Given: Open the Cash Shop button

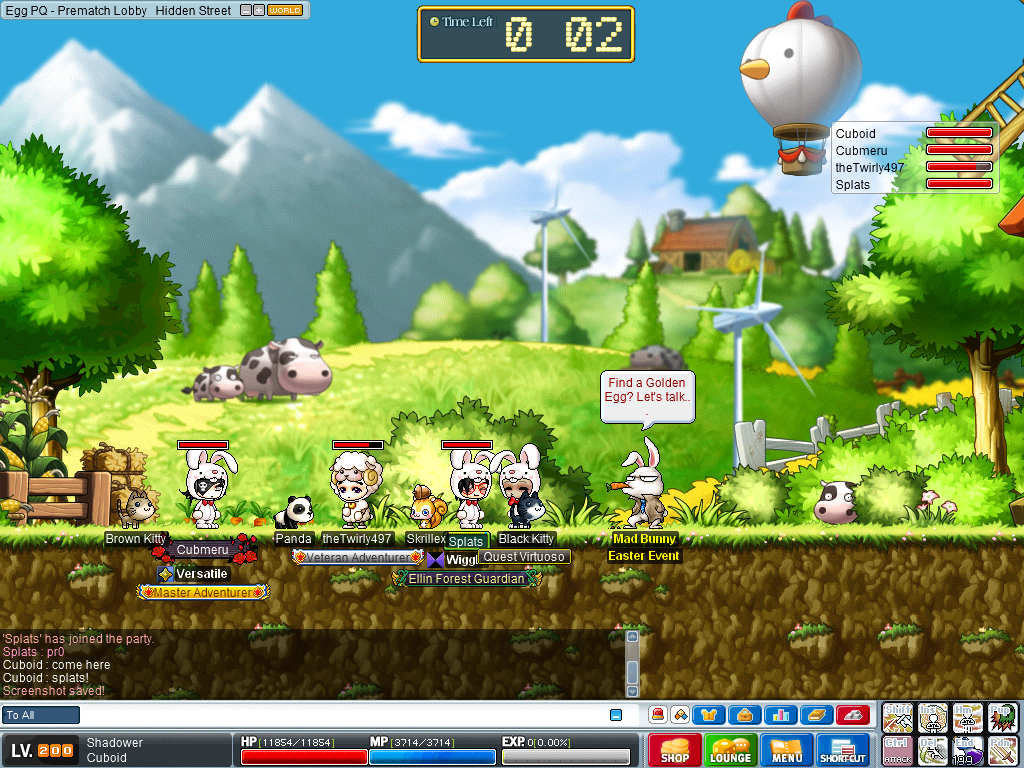Looking at the screenshot, I should (x=675, y=750).
